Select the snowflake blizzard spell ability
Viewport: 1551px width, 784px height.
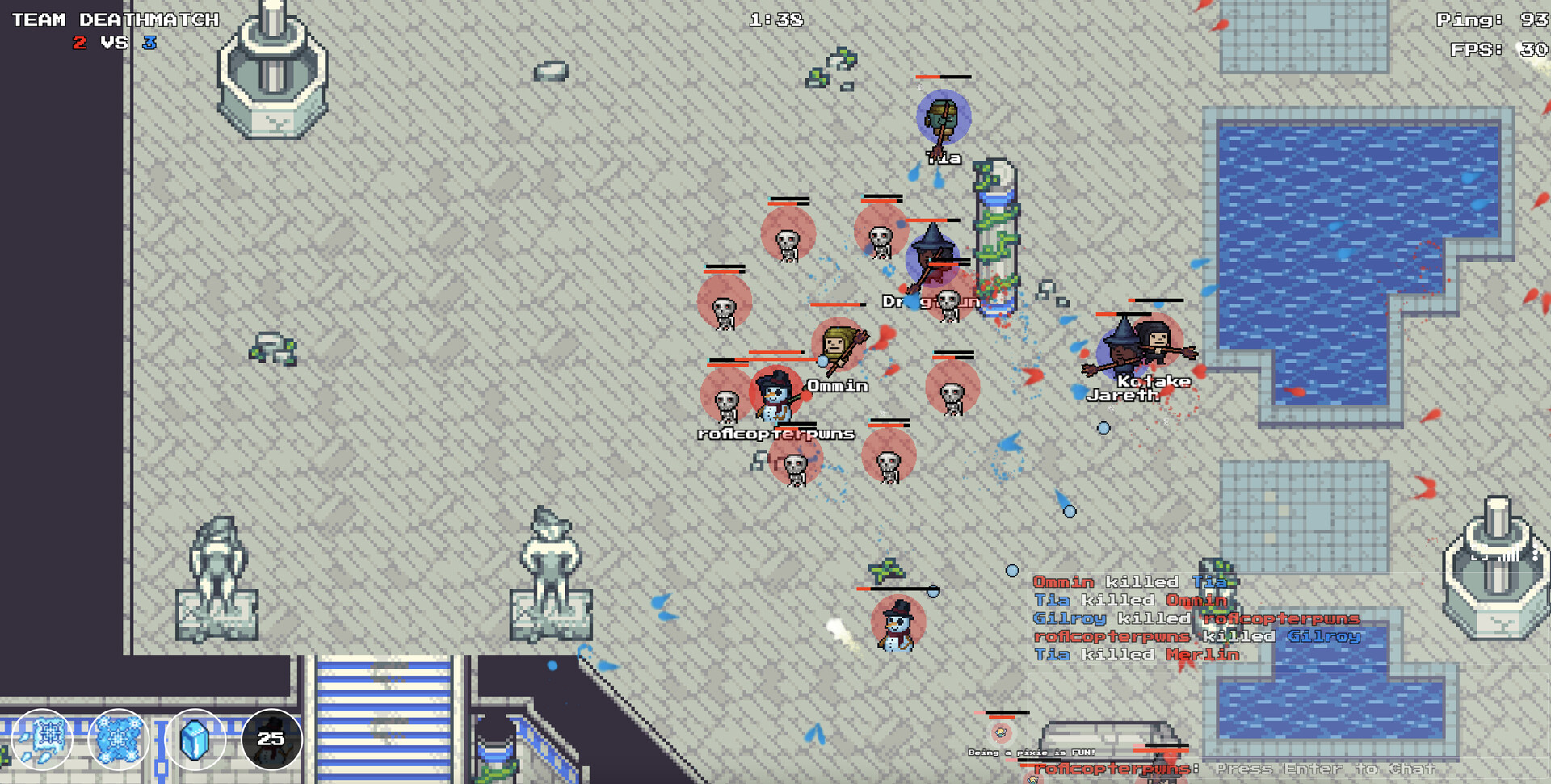click(117, 739)
